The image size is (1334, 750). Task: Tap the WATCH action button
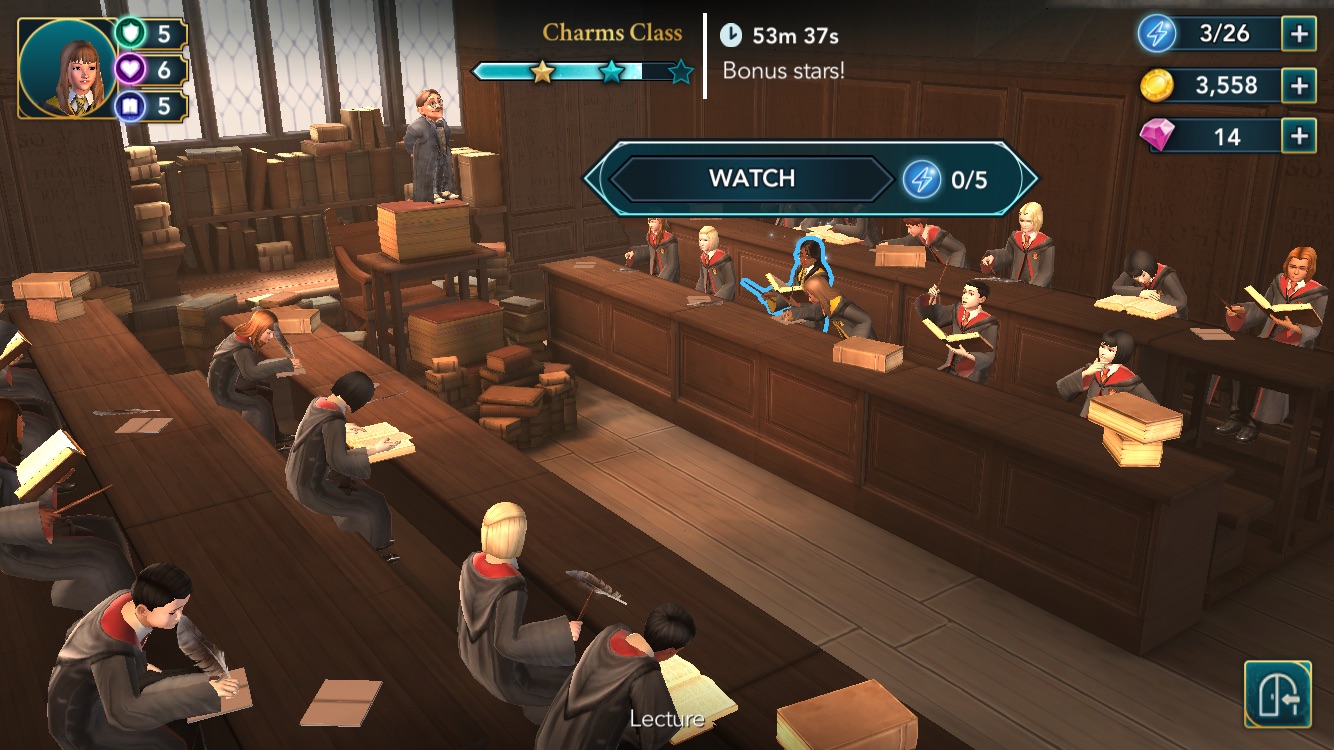pyautogui.click(x=752, y=179)
